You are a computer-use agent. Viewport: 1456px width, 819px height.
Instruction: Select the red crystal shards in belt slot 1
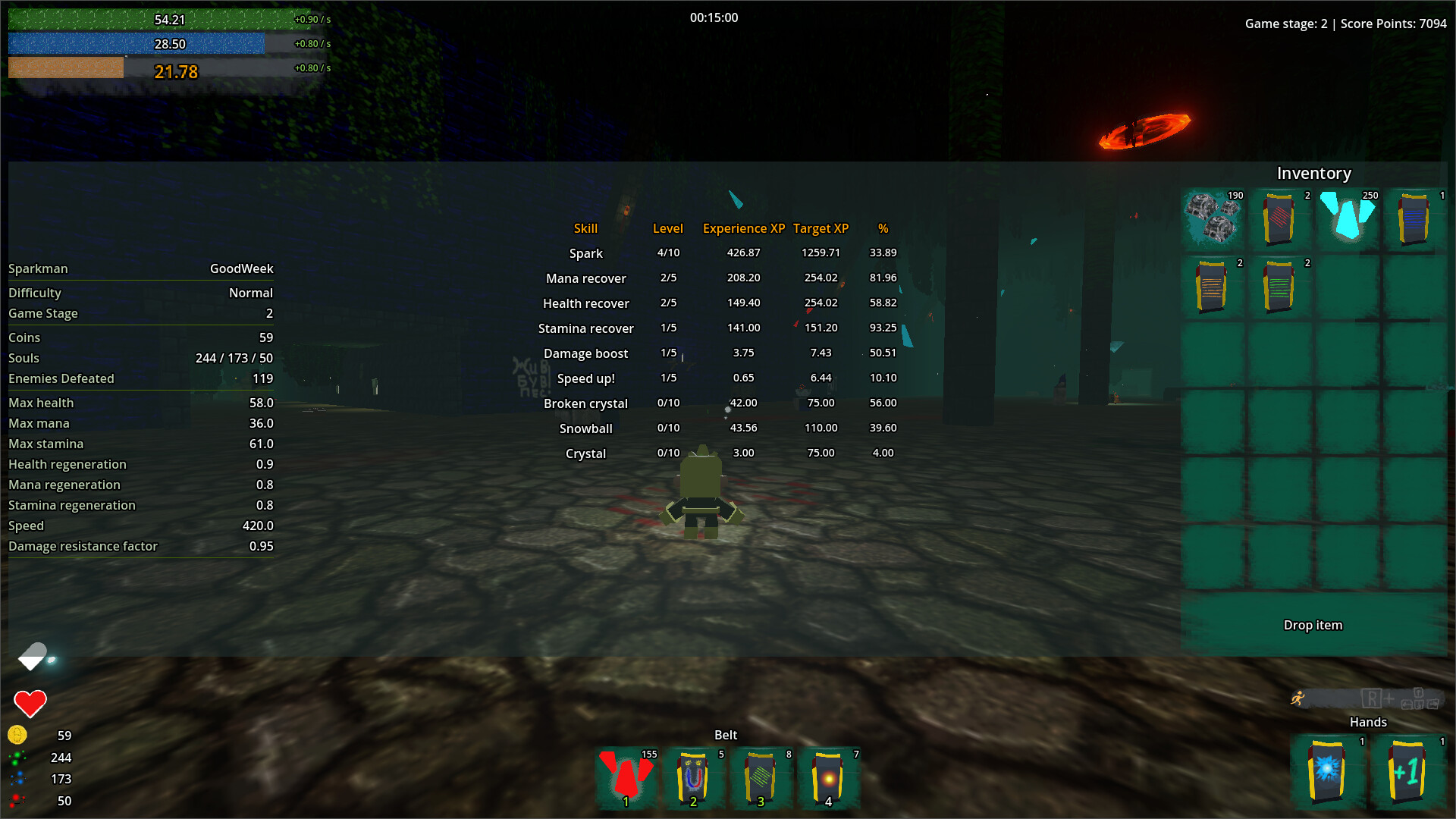coord(625,777)
